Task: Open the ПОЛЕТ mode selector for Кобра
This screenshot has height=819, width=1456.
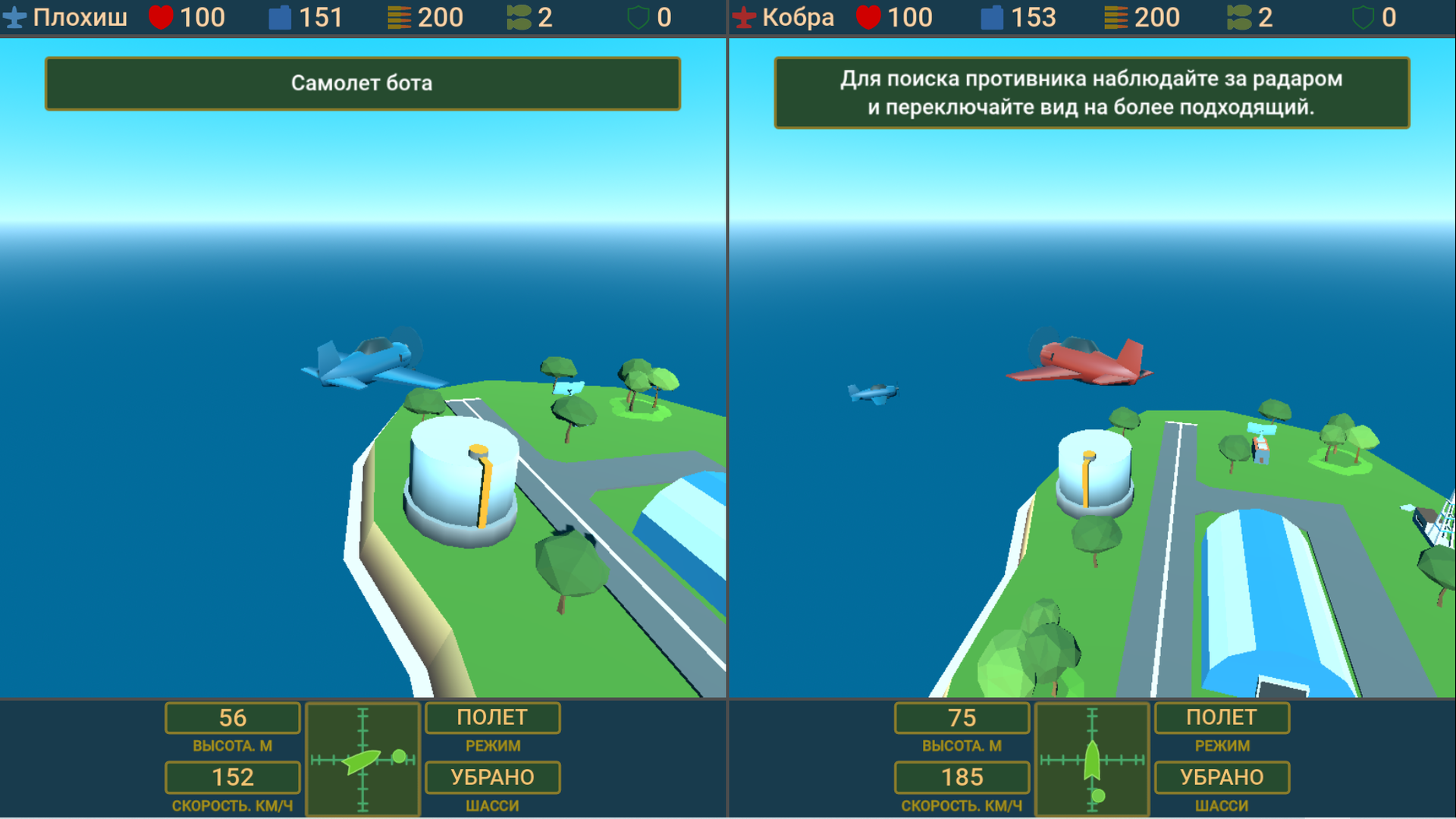Action: [x=1221, y=717]
